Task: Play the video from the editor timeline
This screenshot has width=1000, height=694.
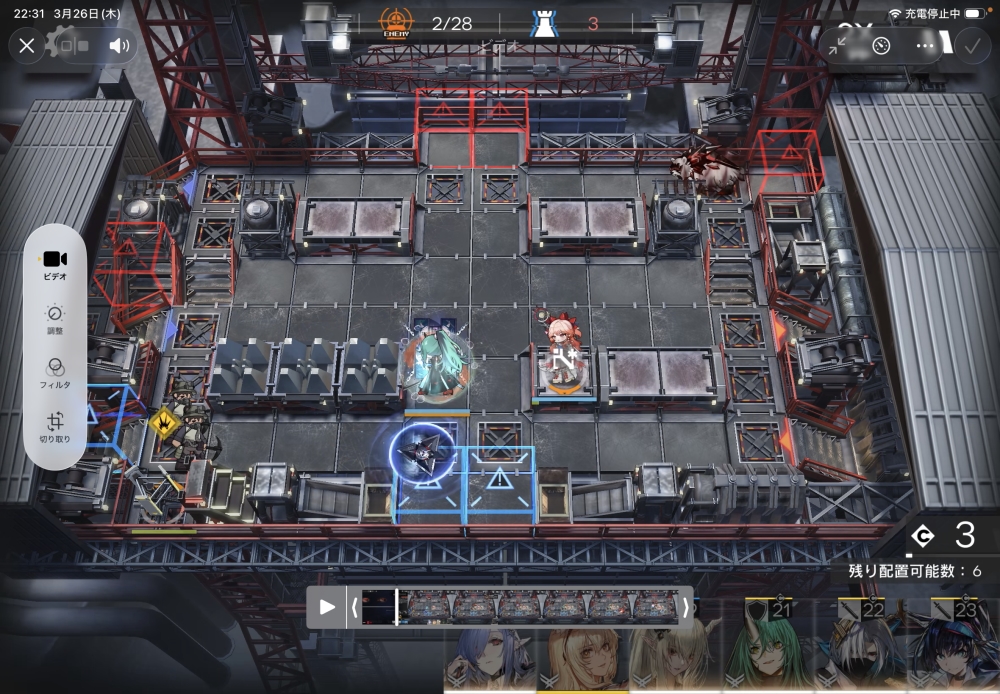Action: (x=327, y=607)
